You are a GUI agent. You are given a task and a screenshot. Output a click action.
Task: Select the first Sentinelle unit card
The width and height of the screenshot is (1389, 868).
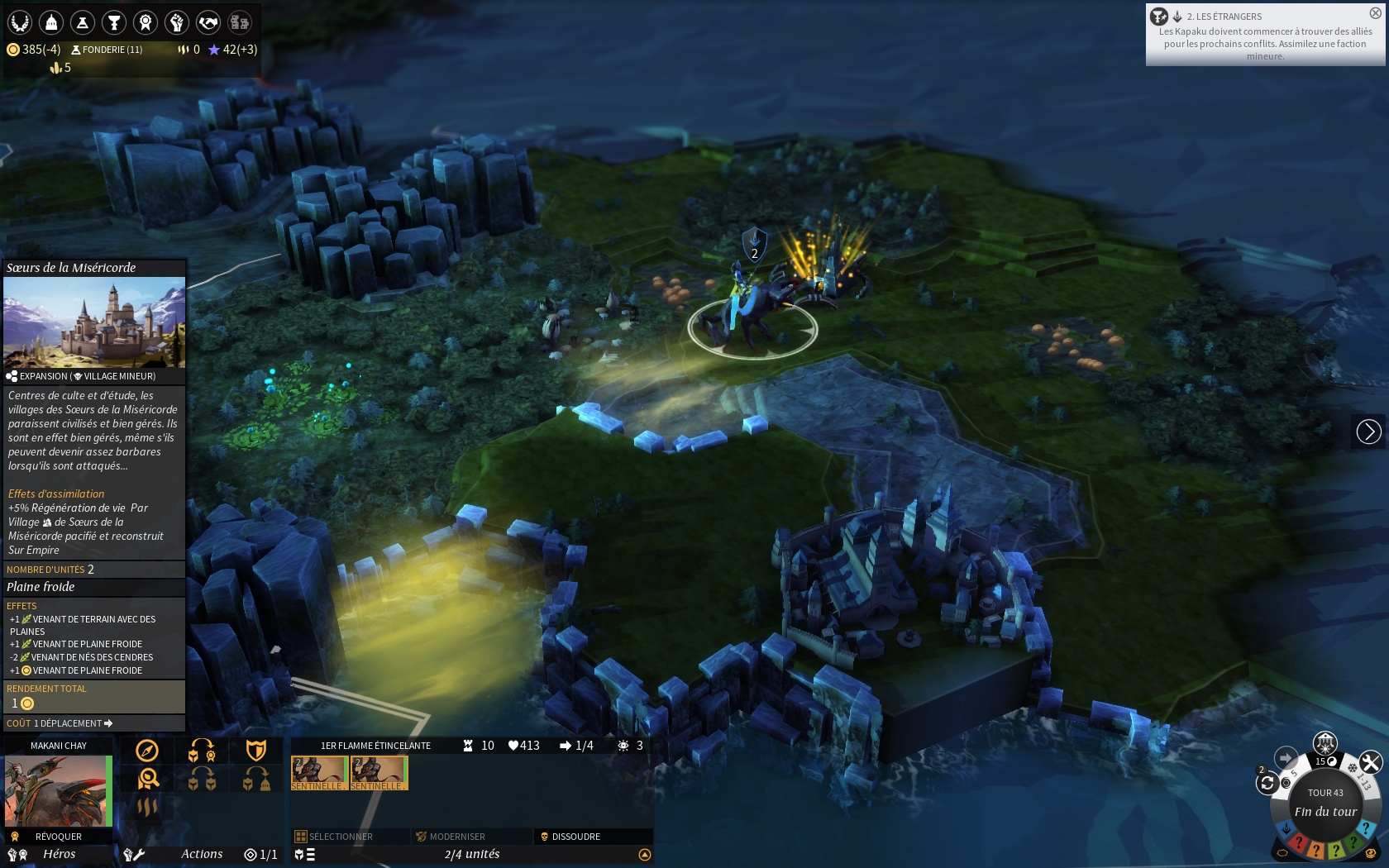pyautogui.click(x=318, y=773)
